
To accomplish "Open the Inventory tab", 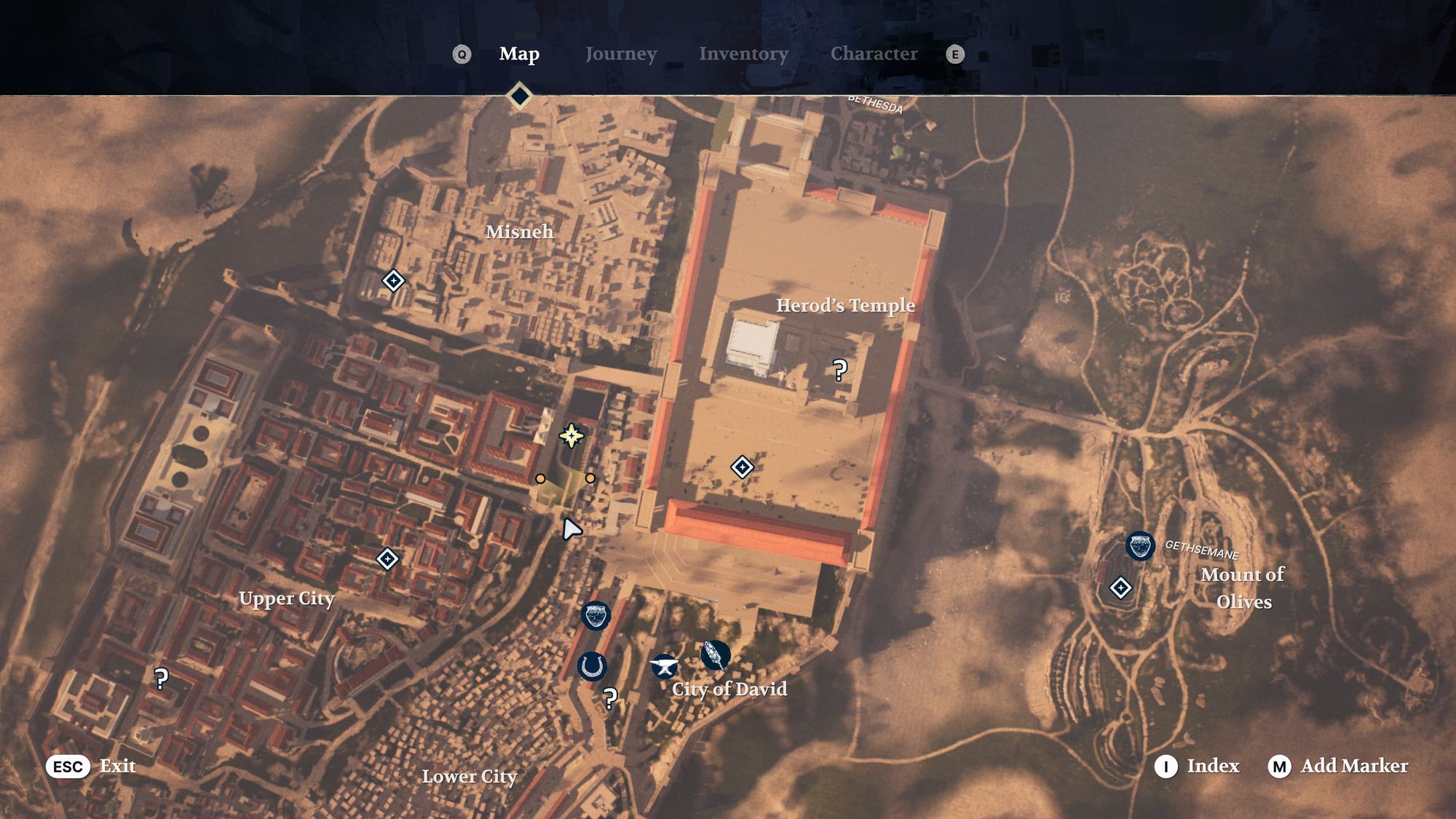I will click(743, 53).
